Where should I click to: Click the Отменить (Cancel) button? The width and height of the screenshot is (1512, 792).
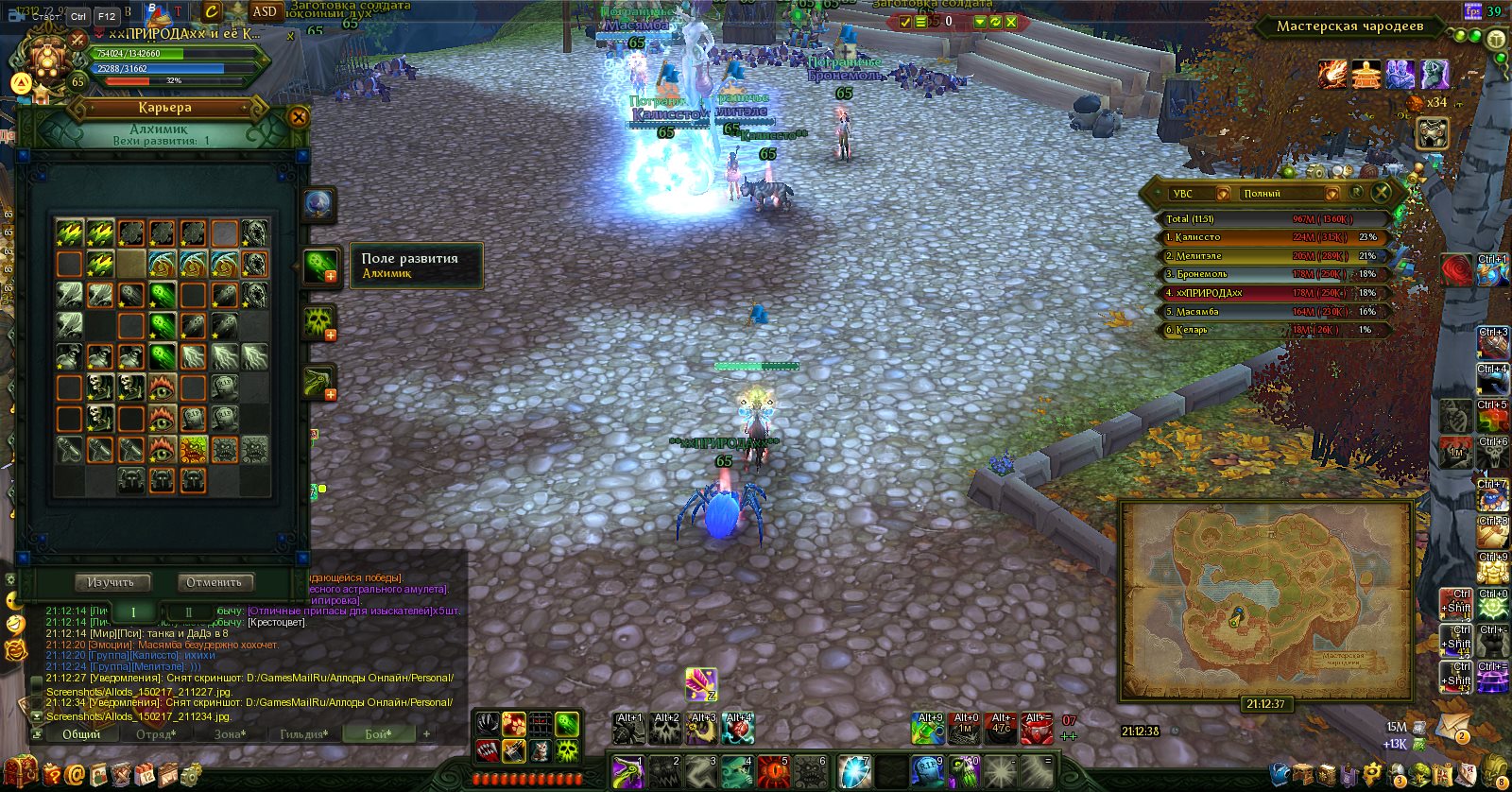pyautogui.click(x=215, y=582)
